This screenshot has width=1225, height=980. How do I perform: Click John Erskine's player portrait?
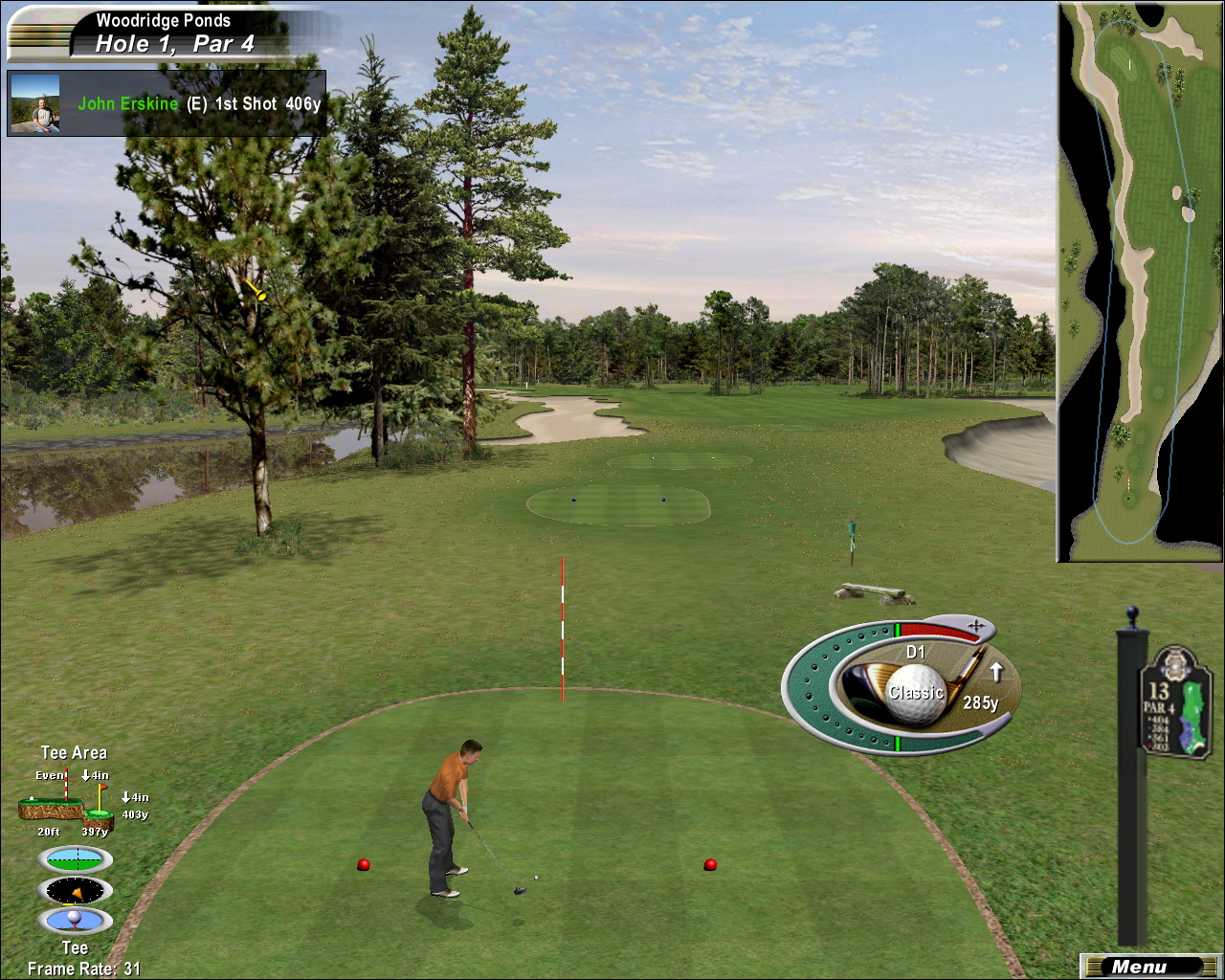(36, 103)
